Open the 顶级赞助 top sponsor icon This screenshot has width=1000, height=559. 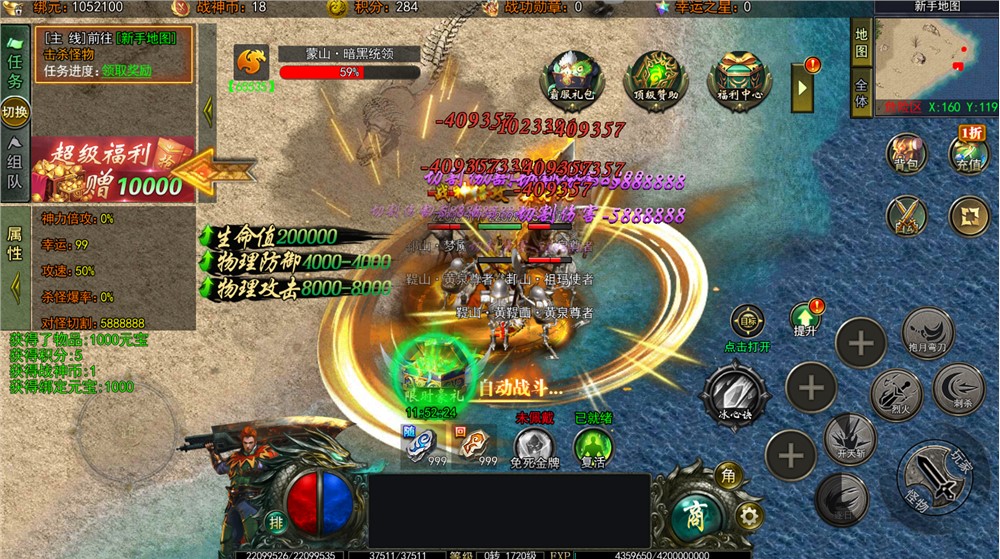click(656, 80)
